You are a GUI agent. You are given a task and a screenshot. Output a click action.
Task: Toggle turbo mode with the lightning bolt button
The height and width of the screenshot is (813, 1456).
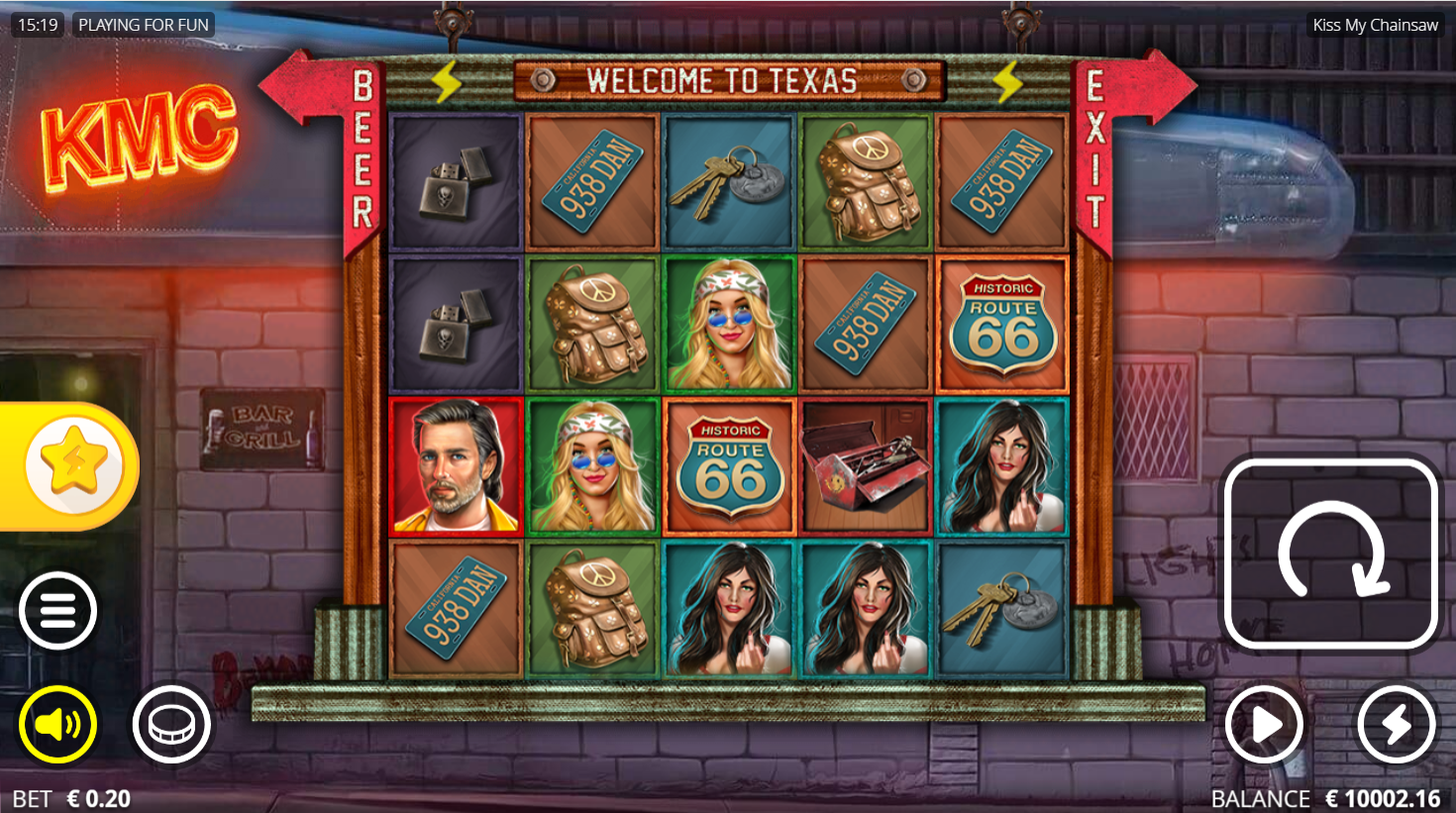(x=1396, y=725)
